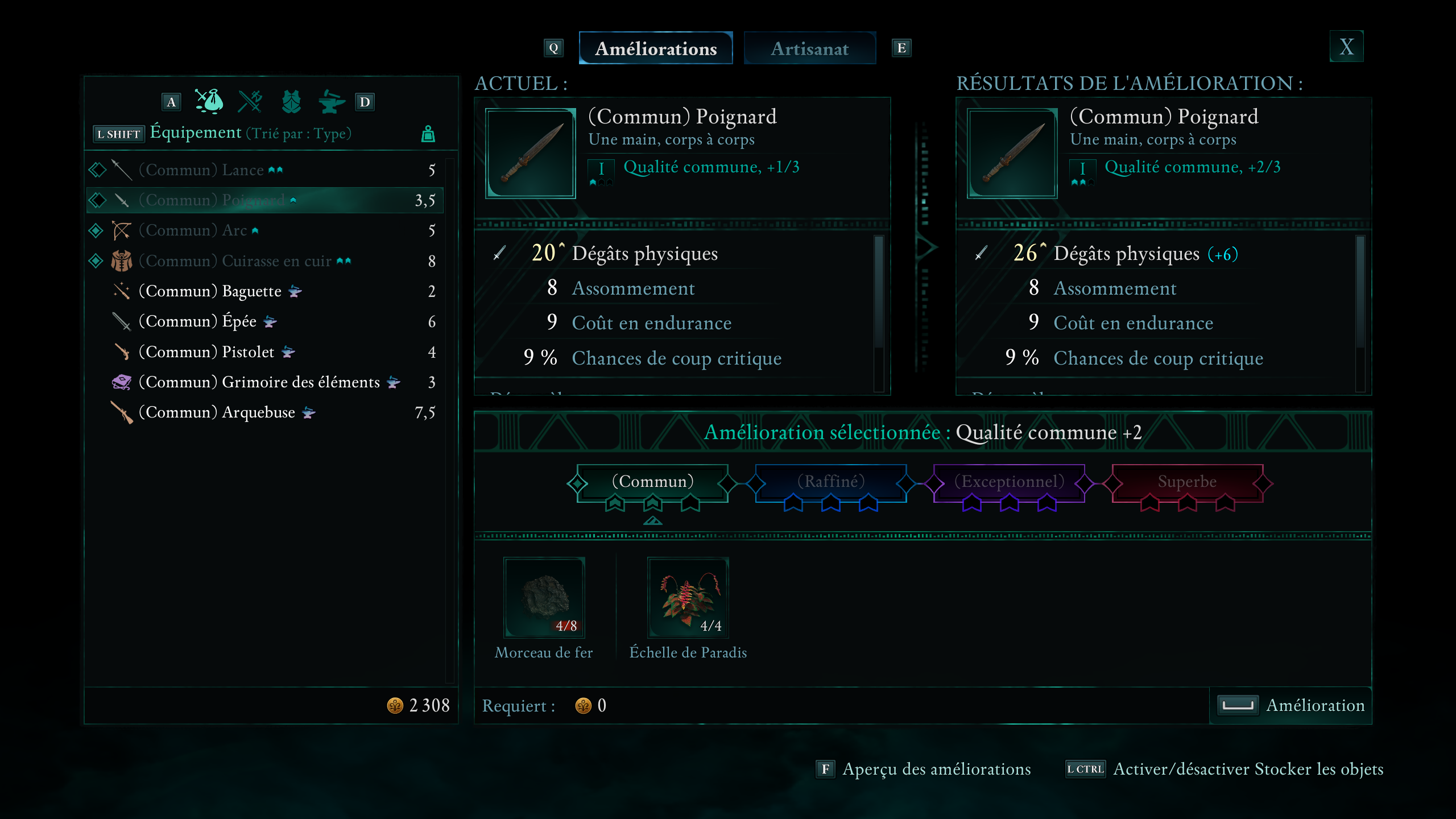Viewport: 1456px width, 819px height.
Task: Inspect the Échelle de Paradis ingredient slot
Action: pos(688,597)
